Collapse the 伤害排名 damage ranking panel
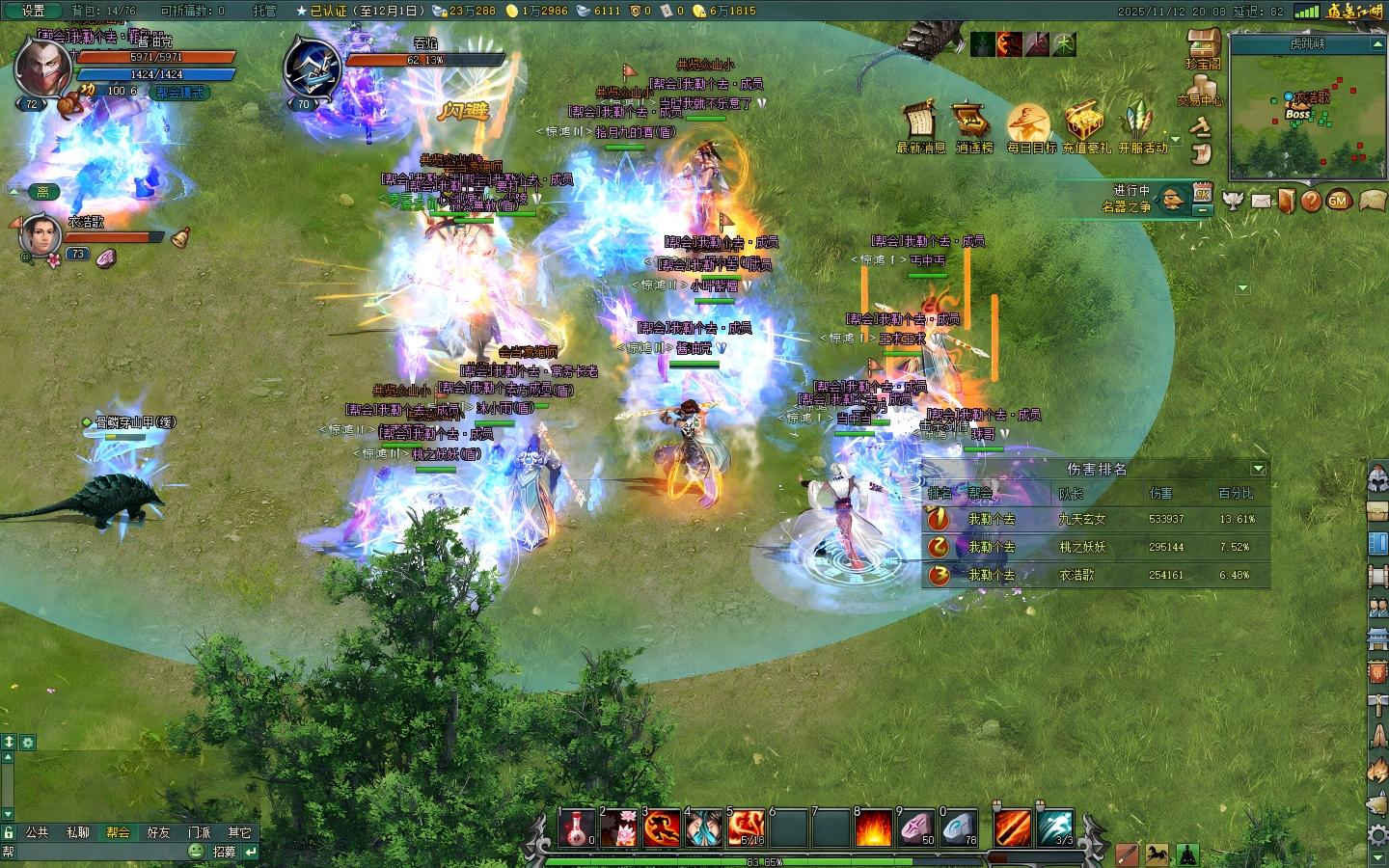The height and width of the screenshot is (868, 1389). [x=1258, y=469]
